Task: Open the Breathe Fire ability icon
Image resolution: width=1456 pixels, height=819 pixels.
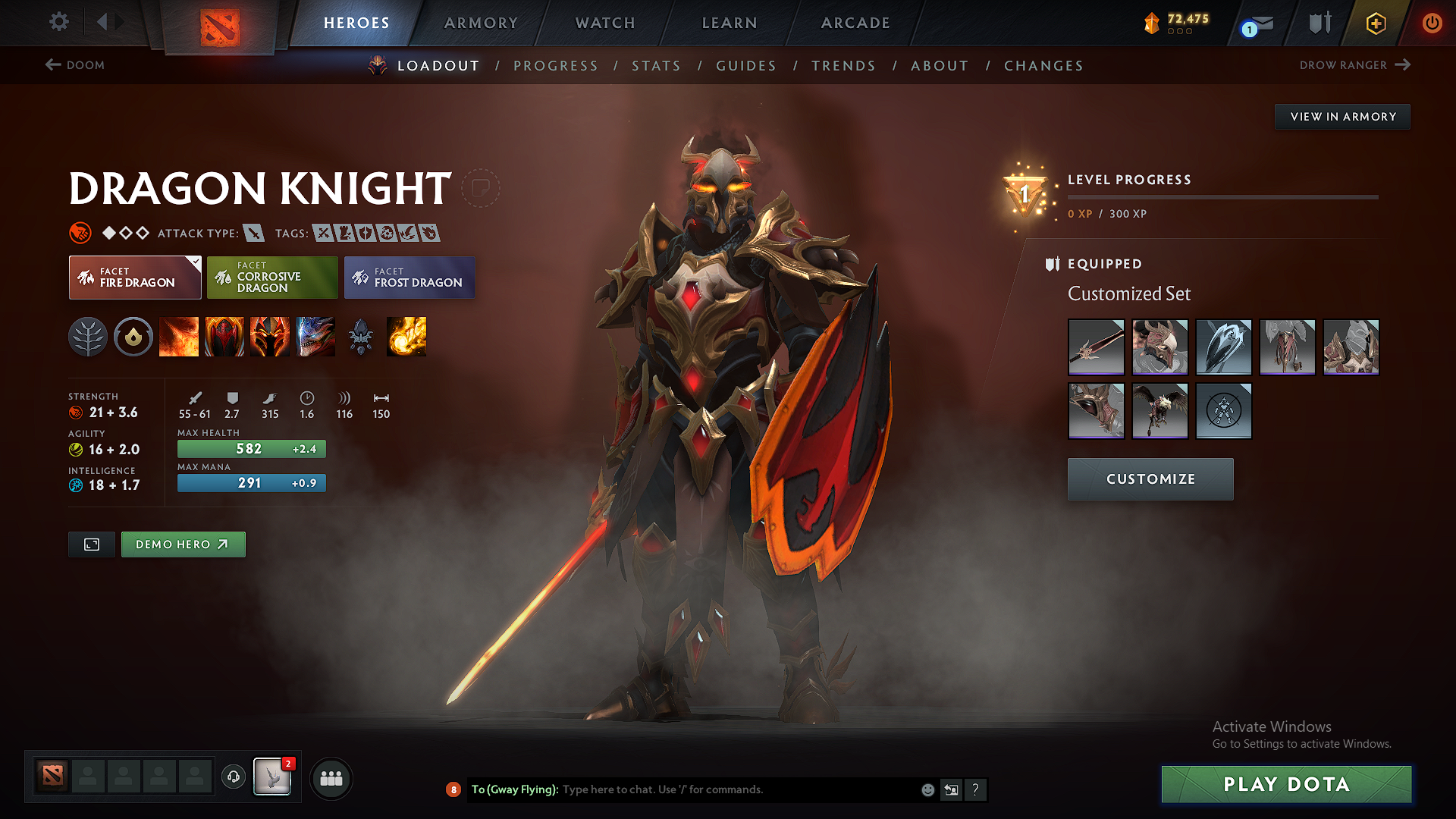Action: (x=179, y=337)
